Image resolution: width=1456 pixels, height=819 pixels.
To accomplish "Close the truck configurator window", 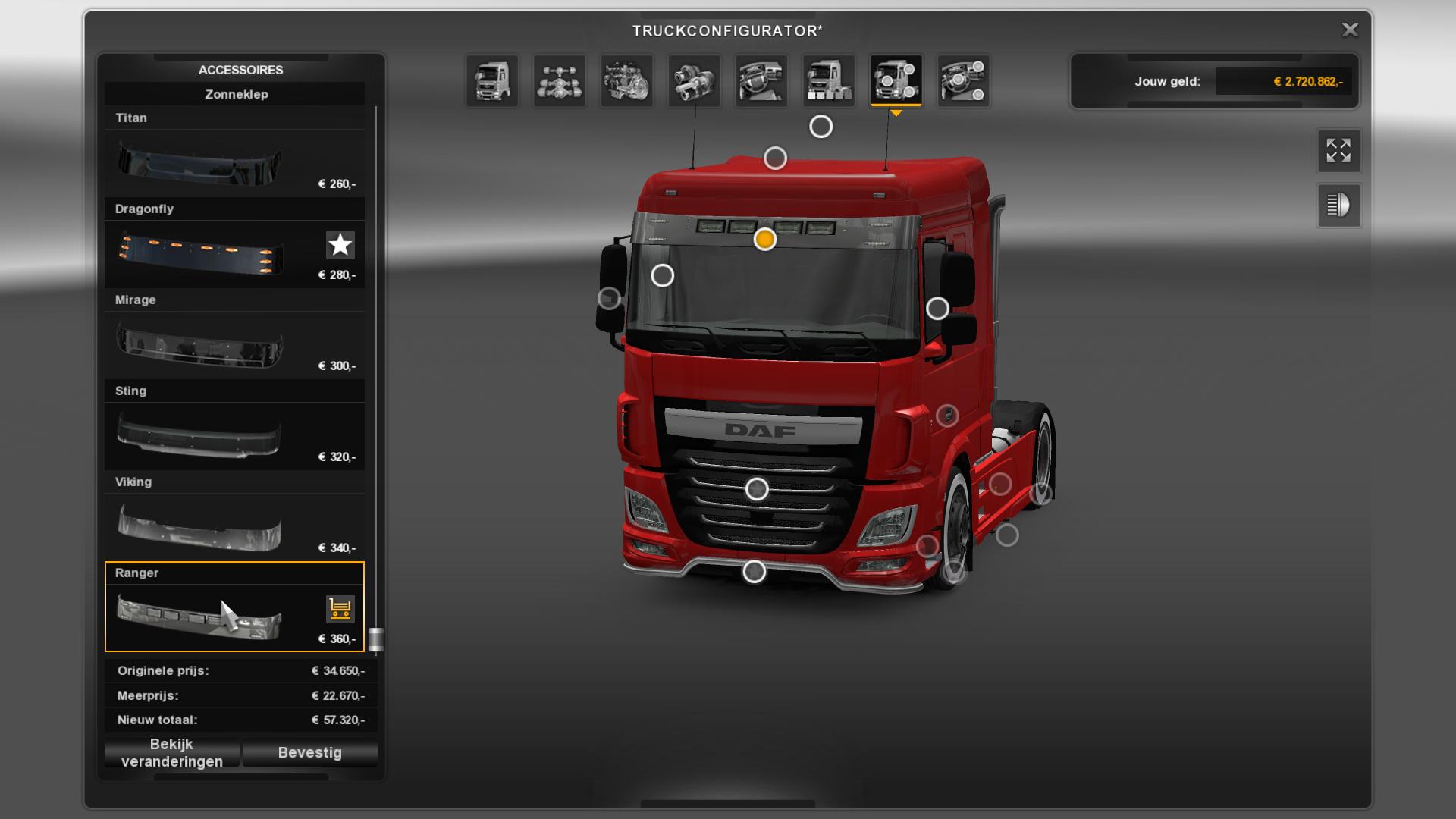I will (x=1350, y=30).
